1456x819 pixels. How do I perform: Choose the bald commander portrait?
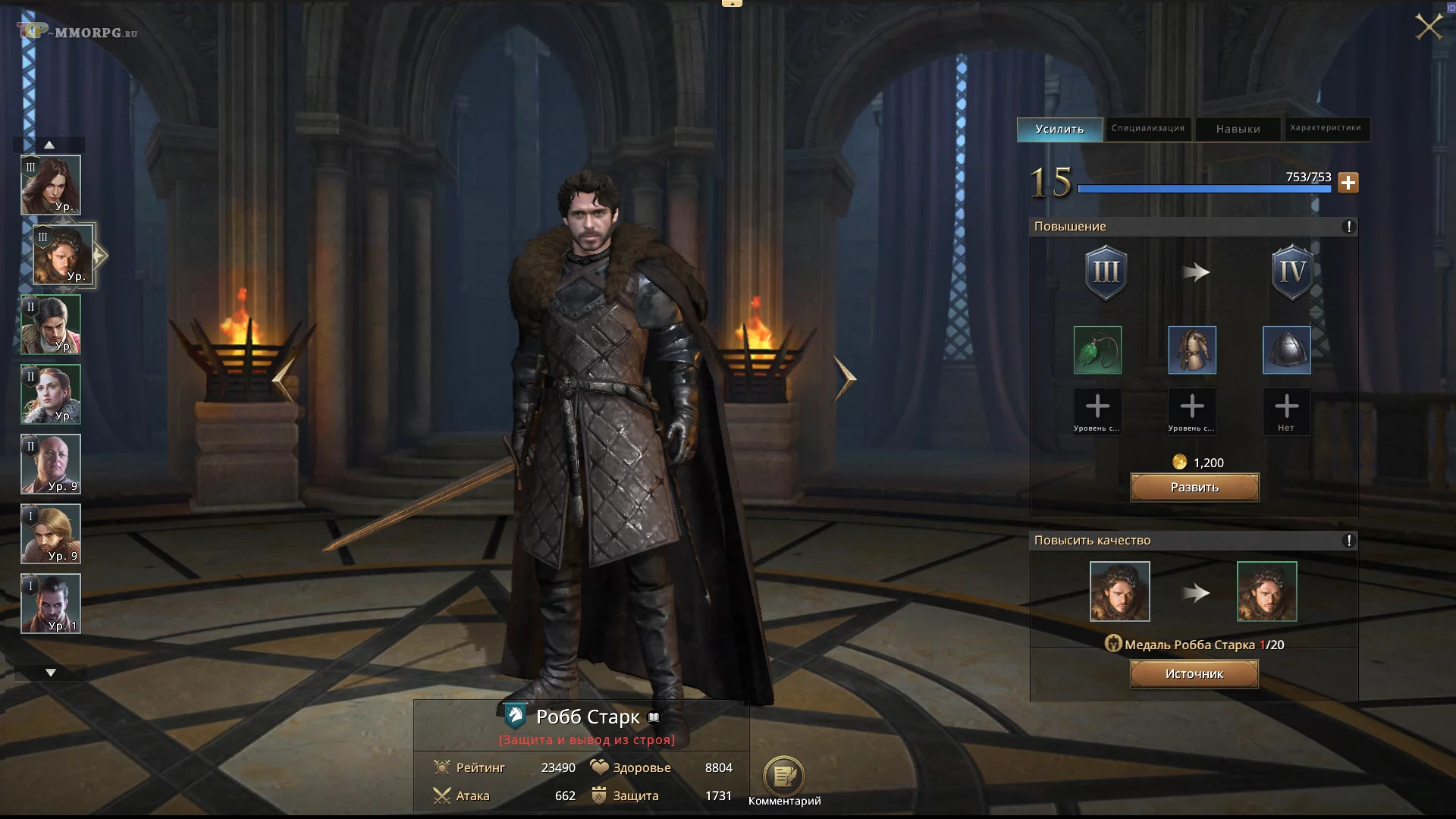(x=51, y=464)
